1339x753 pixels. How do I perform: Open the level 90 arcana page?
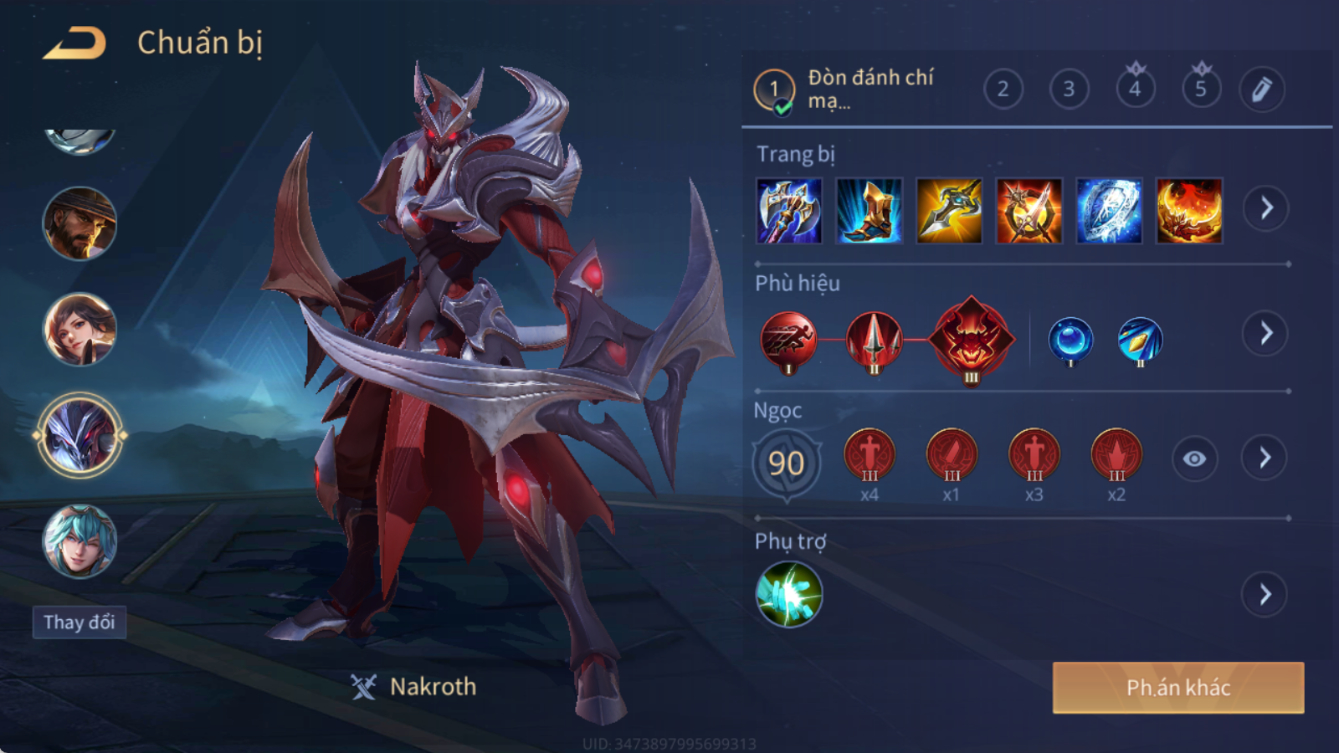787,464
